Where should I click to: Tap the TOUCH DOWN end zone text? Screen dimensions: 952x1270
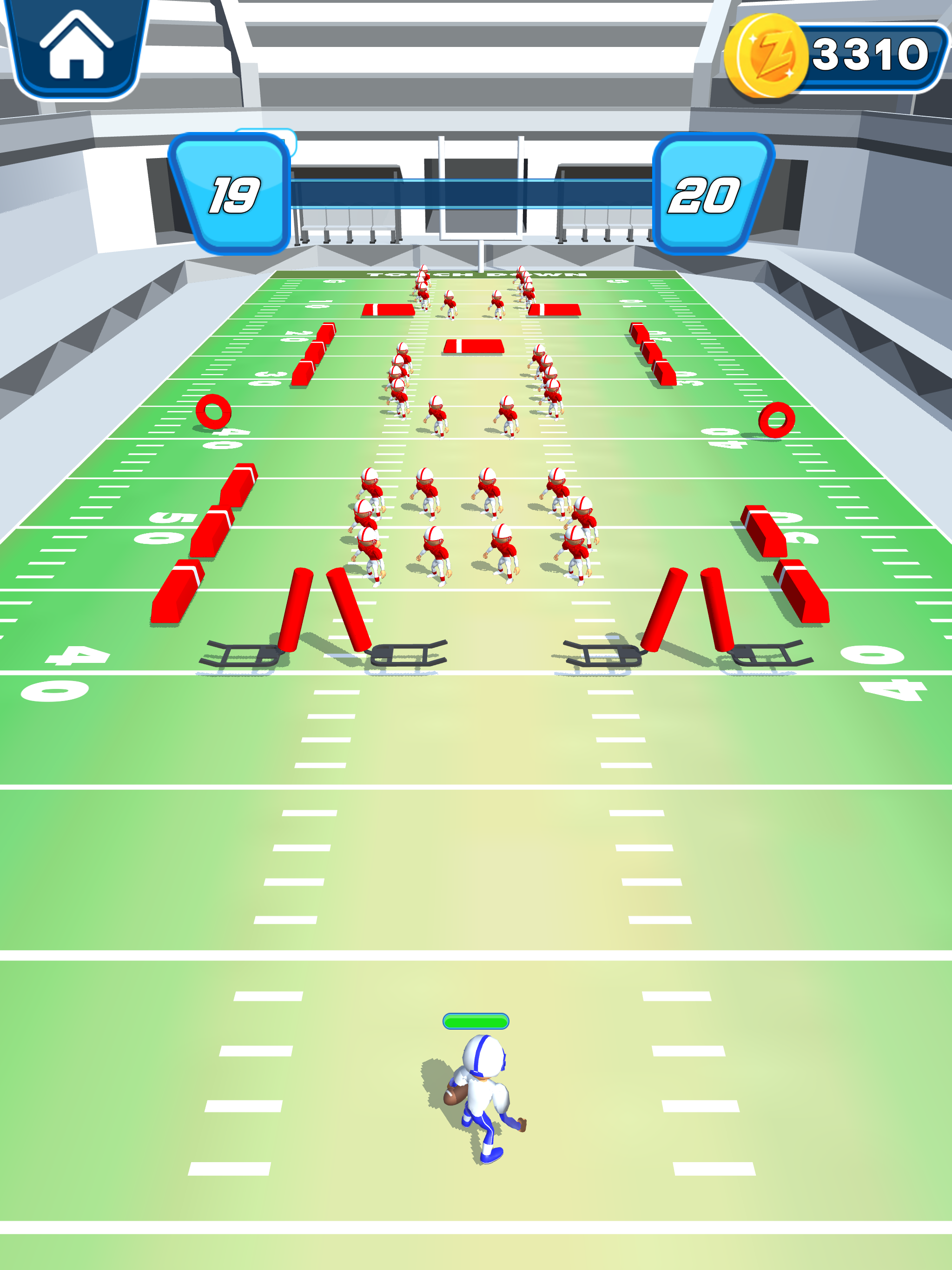point(476,274)
